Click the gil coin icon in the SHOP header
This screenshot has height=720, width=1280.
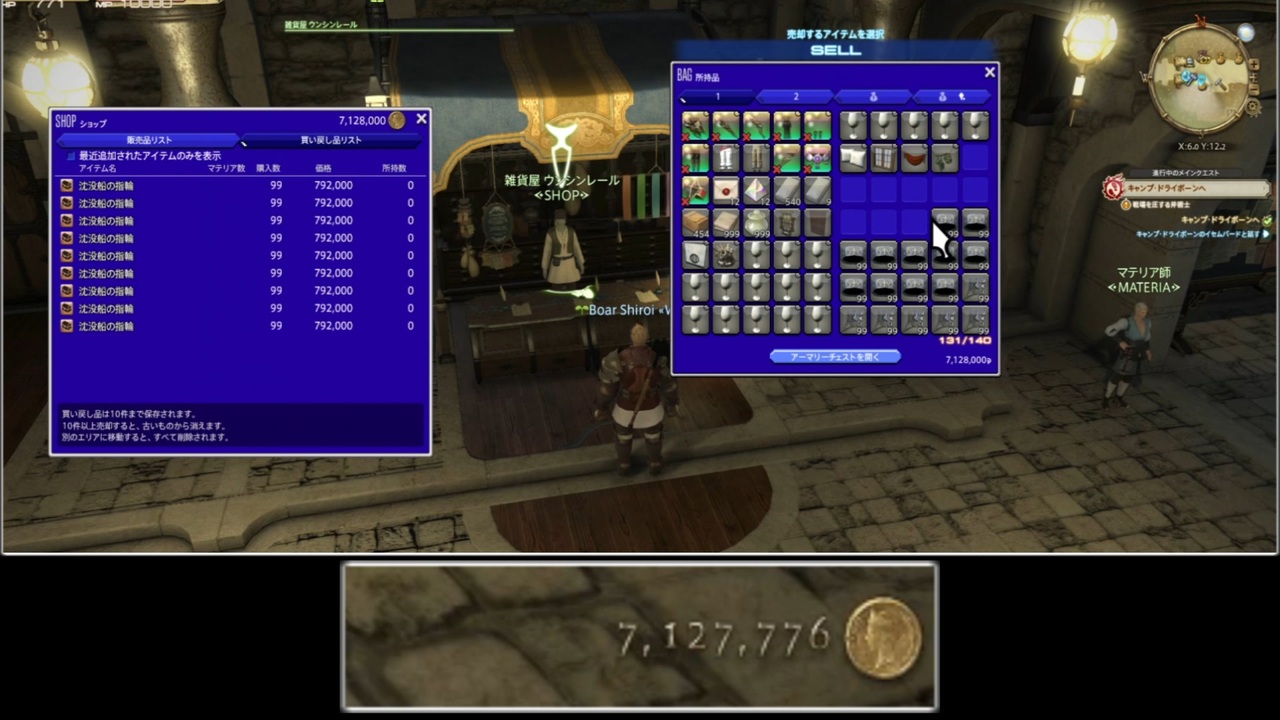point(397,120)
